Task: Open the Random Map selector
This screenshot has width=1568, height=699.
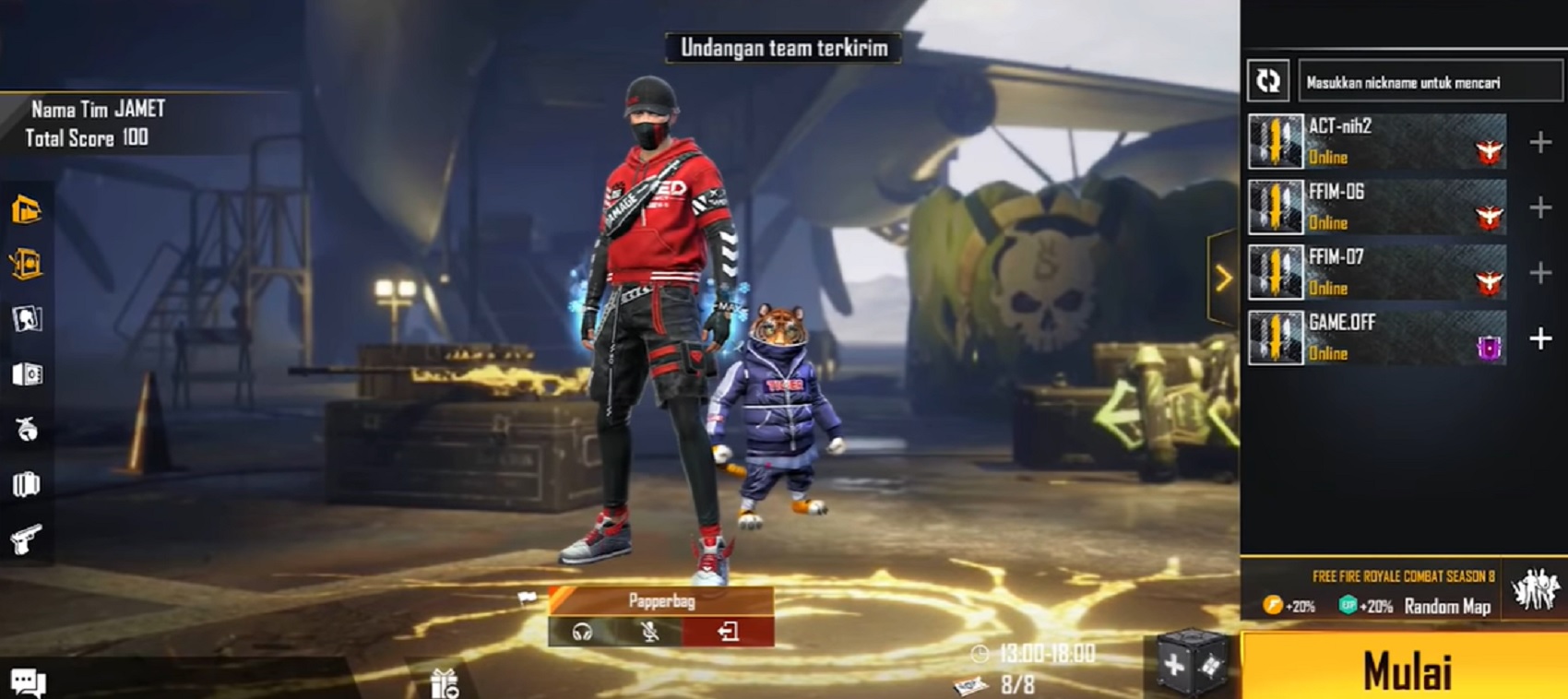Action: point(1446,608)
